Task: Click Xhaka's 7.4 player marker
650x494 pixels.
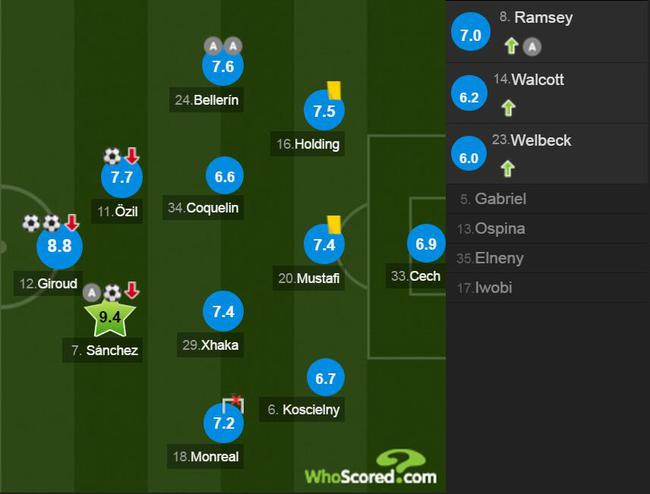Action: (x=224, y=312)
